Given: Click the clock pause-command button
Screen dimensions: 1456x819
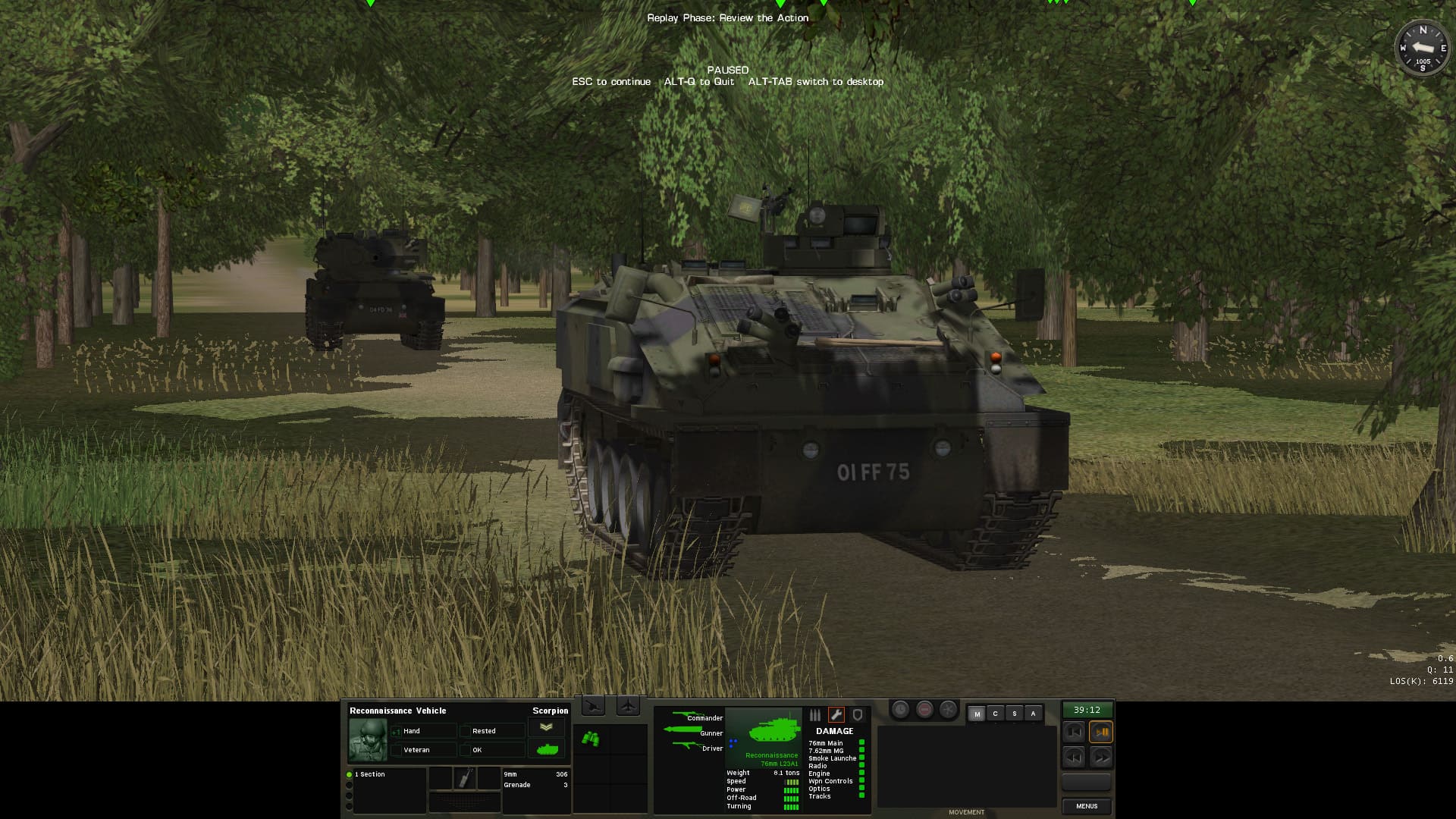Looking at the screenshot, I should coord(900,710).
